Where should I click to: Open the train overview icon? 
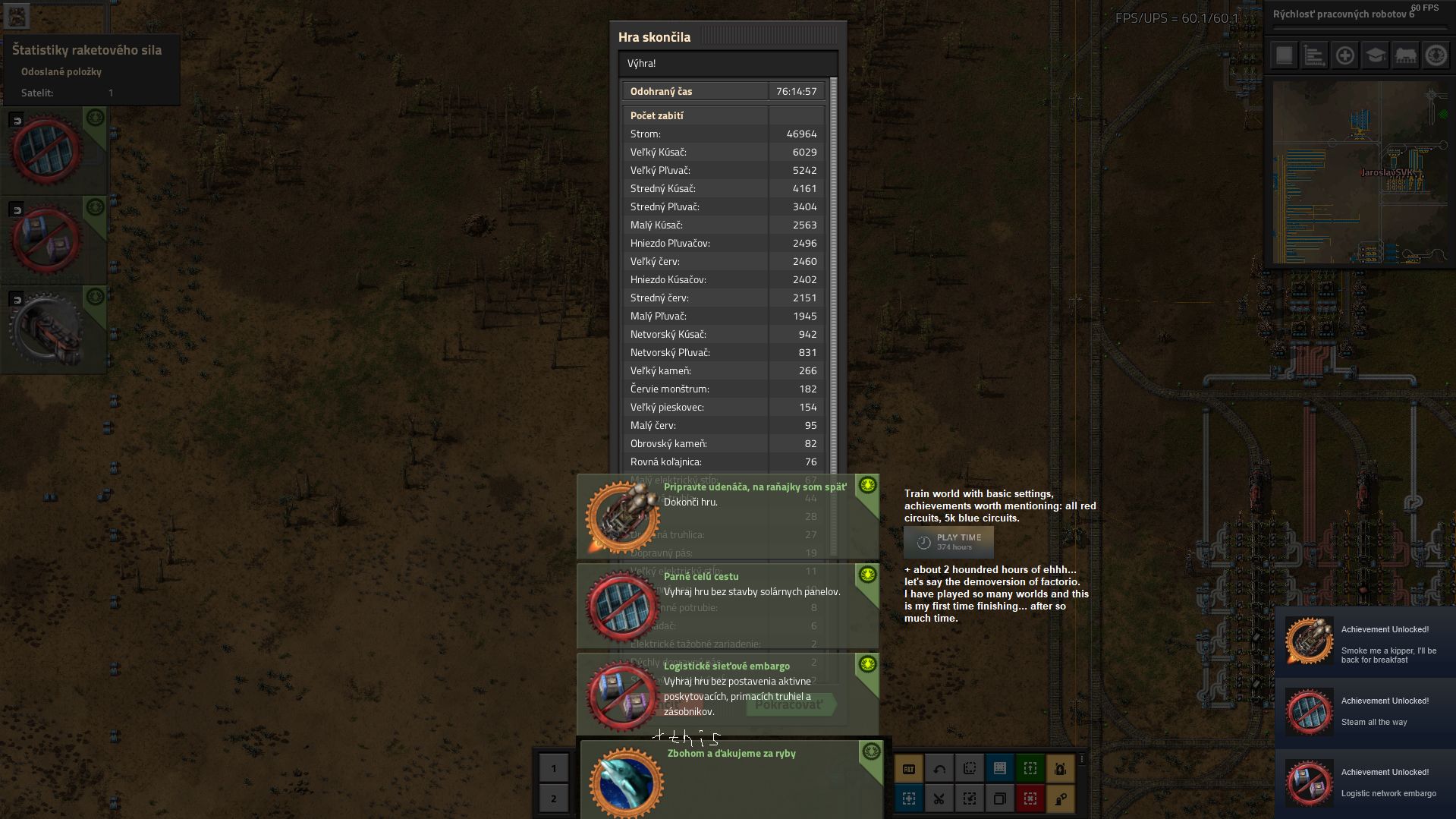click(1406, 55)
